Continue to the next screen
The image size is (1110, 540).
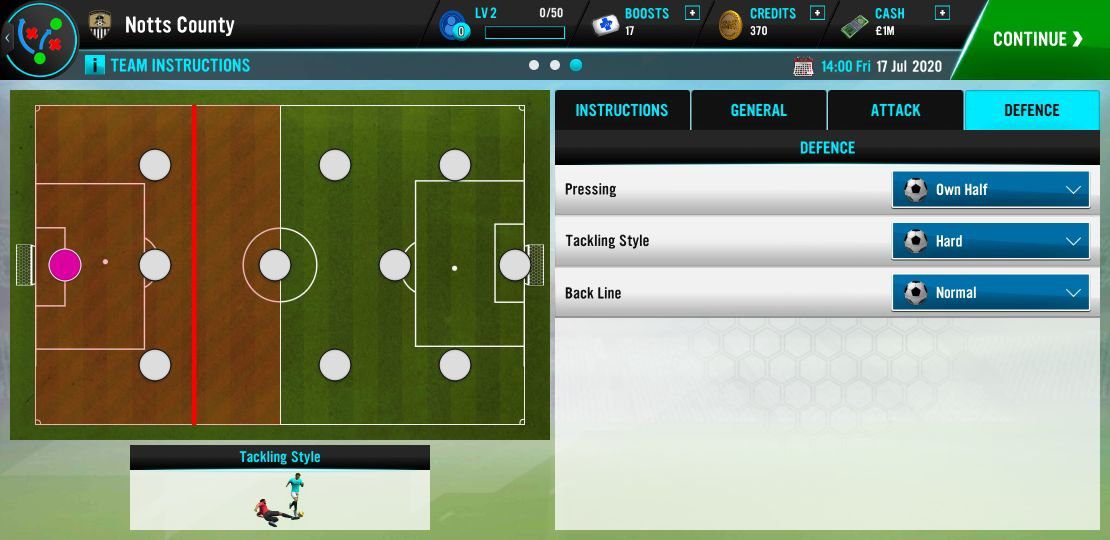(x=1037, y=39)
